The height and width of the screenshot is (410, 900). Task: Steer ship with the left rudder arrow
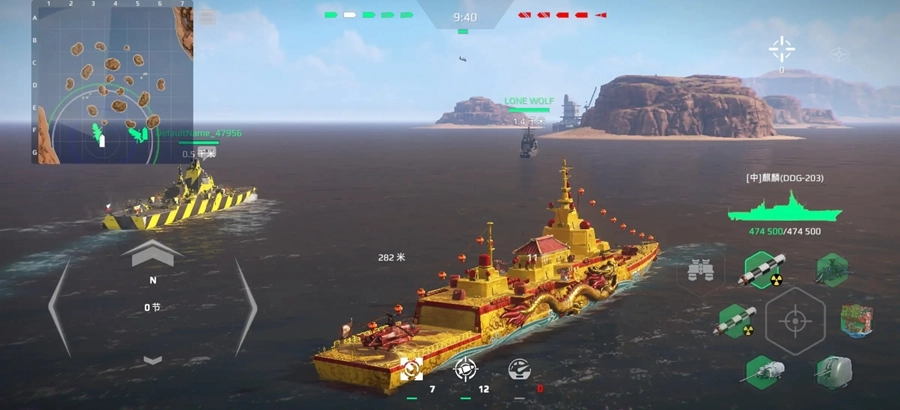(x=61, y=307)
